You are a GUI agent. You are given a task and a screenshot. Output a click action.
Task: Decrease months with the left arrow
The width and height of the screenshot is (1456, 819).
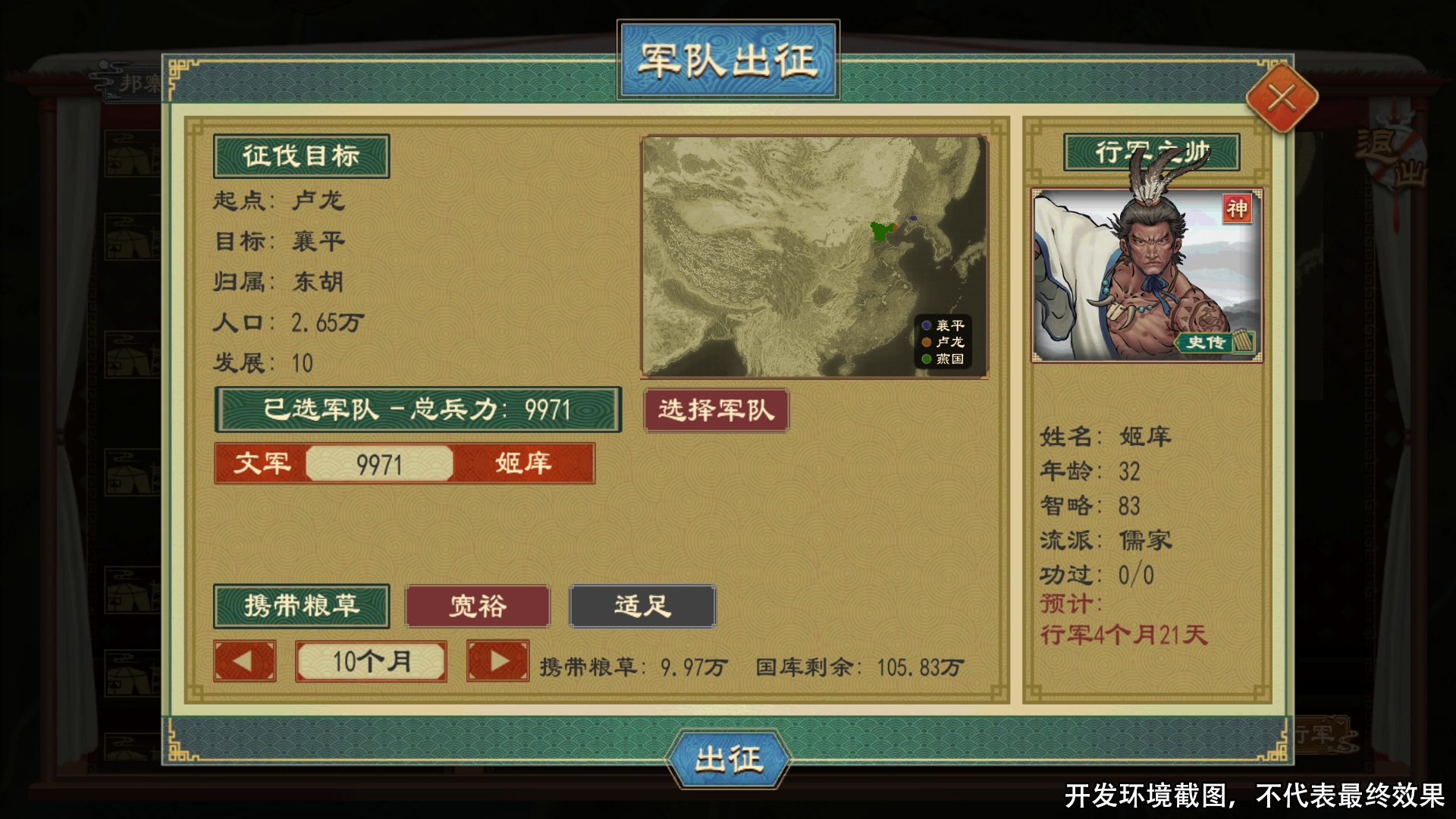(244, 662)
